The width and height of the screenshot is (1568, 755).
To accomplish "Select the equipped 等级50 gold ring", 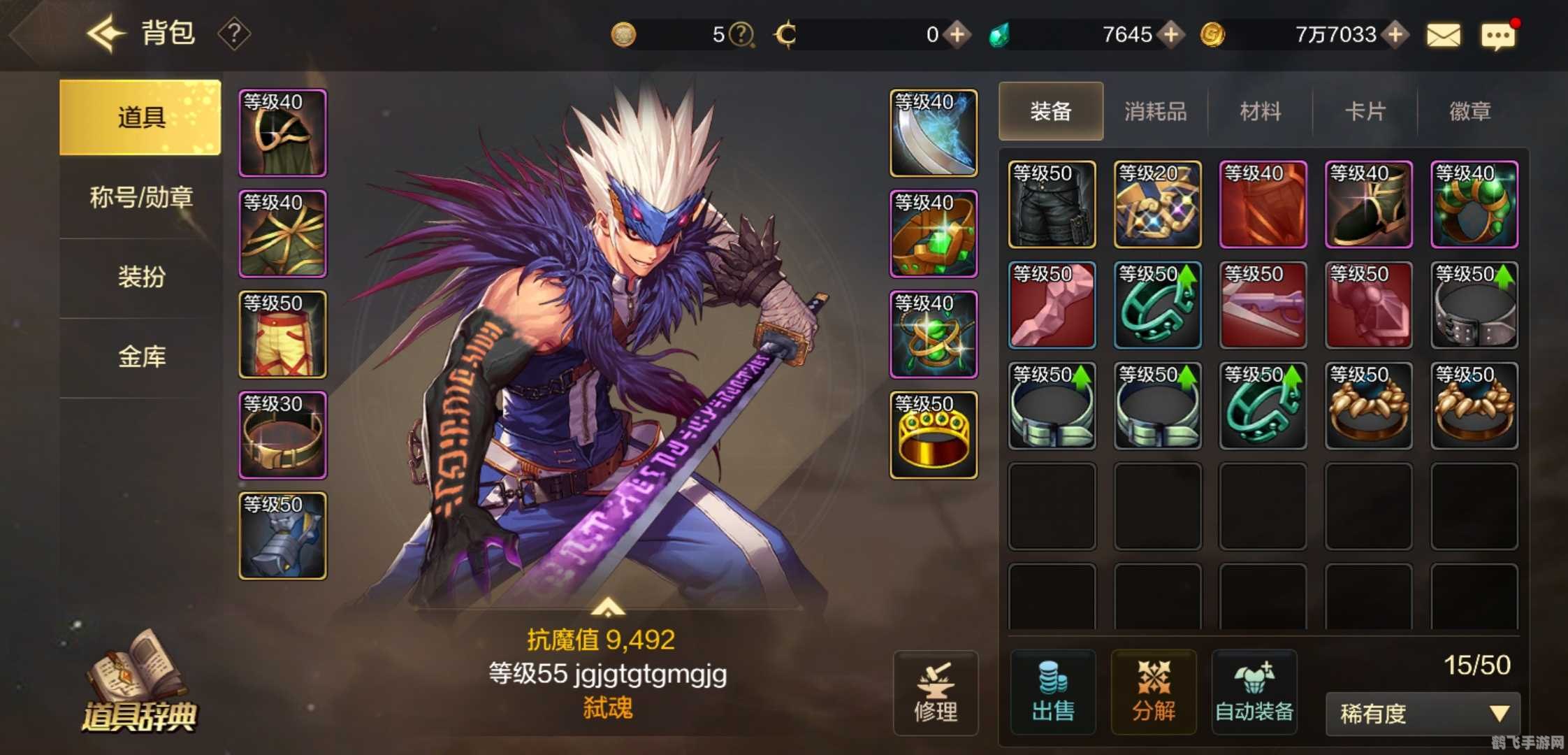I will 934,435.
